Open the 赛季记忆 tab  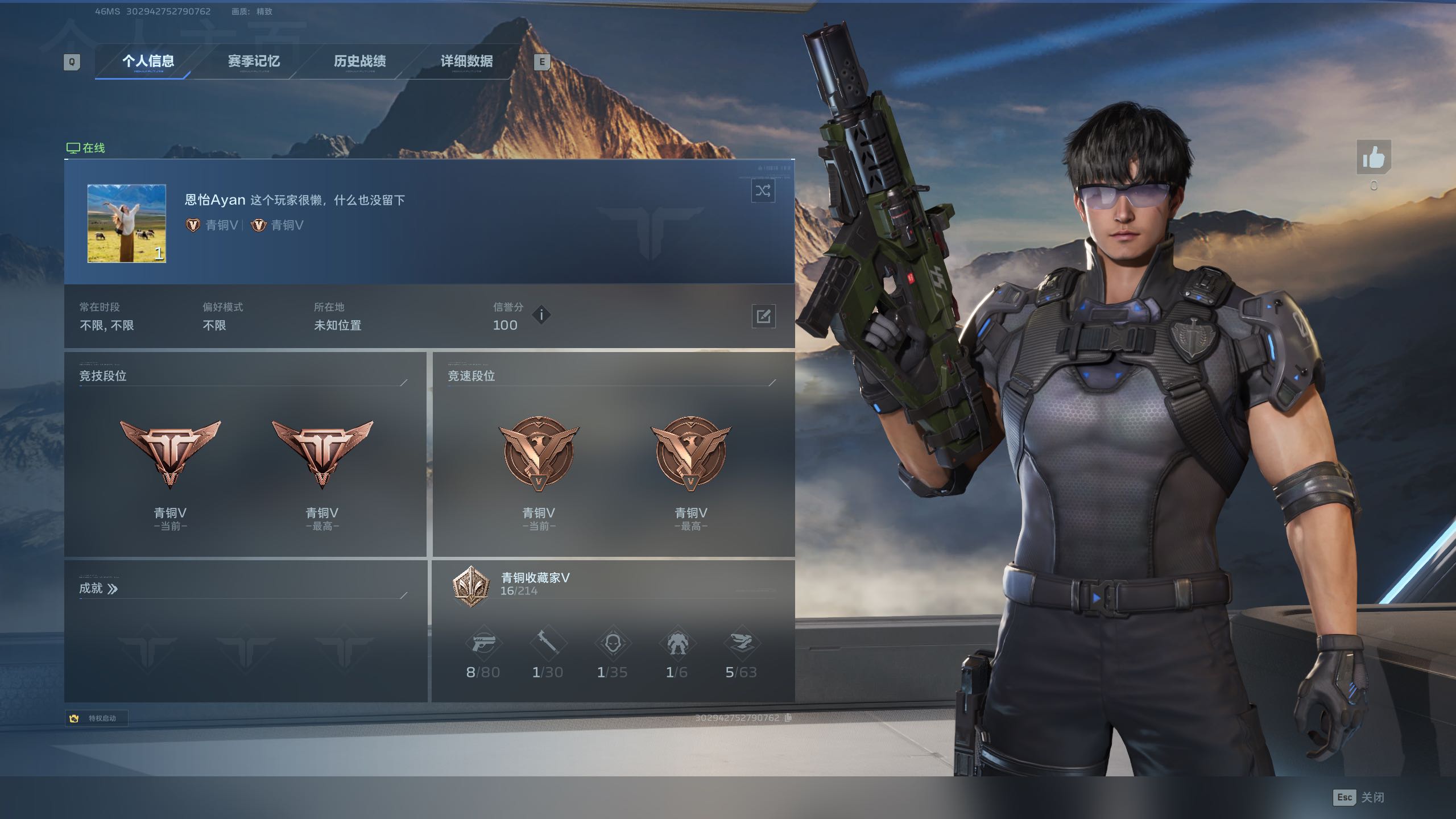coord(254,61)
